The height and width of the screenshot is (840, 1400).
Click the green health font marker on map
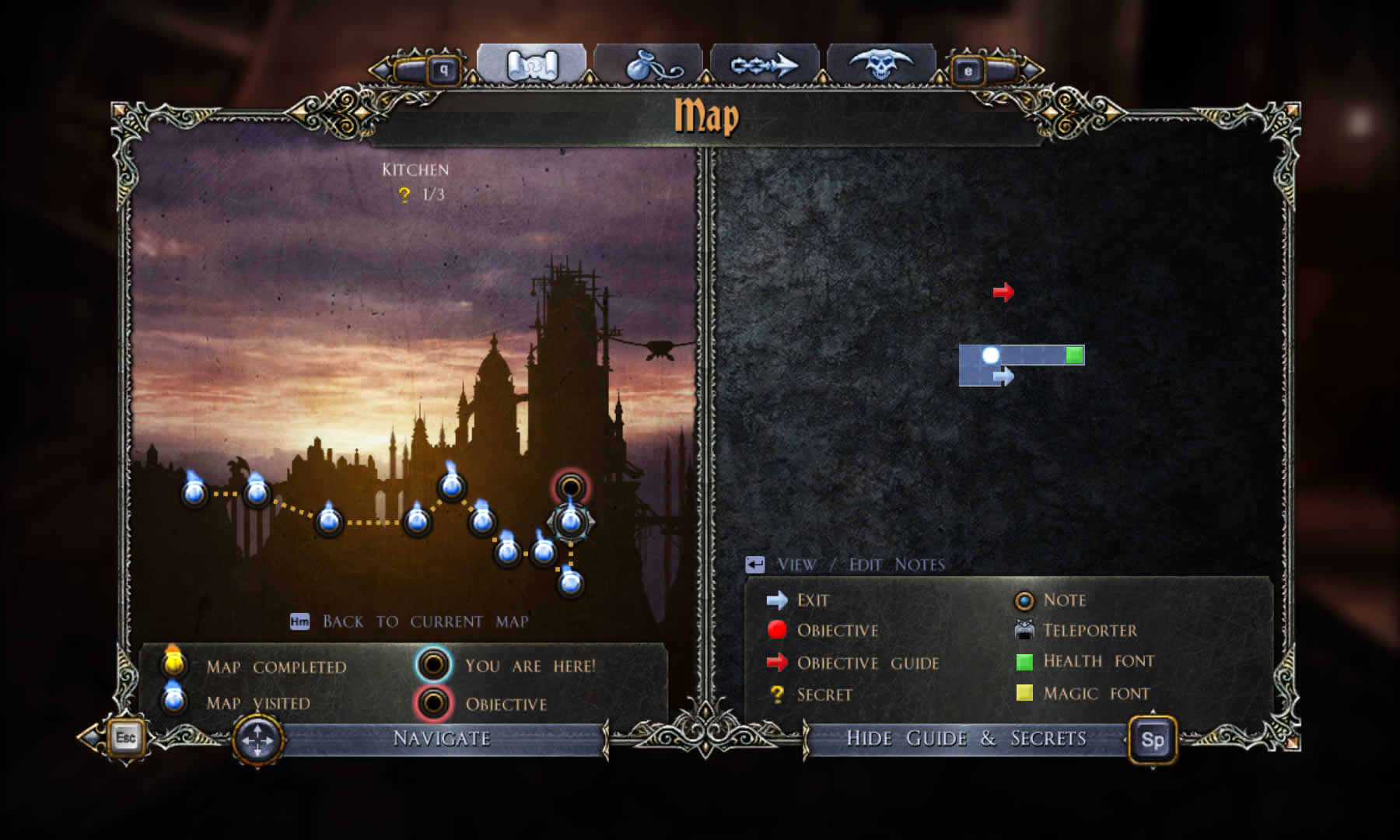tap(1074, 355)
